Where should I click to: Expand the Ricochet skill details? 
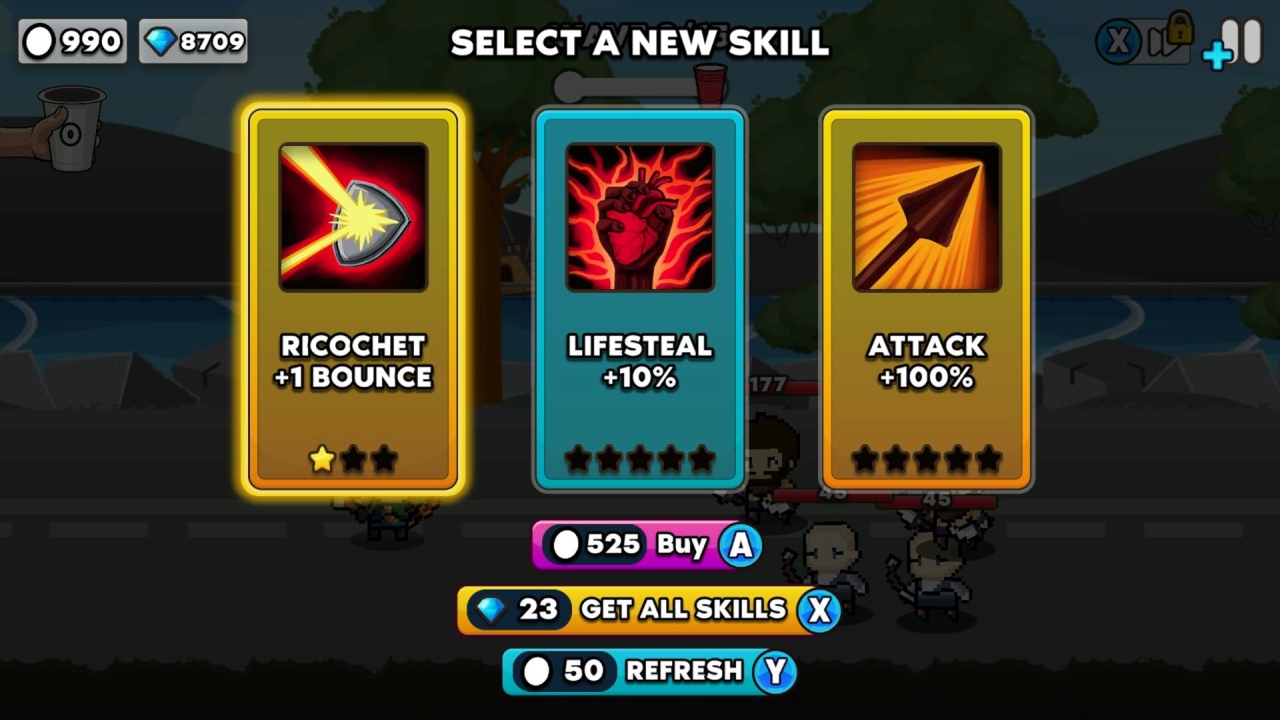[x=353, y=215]
